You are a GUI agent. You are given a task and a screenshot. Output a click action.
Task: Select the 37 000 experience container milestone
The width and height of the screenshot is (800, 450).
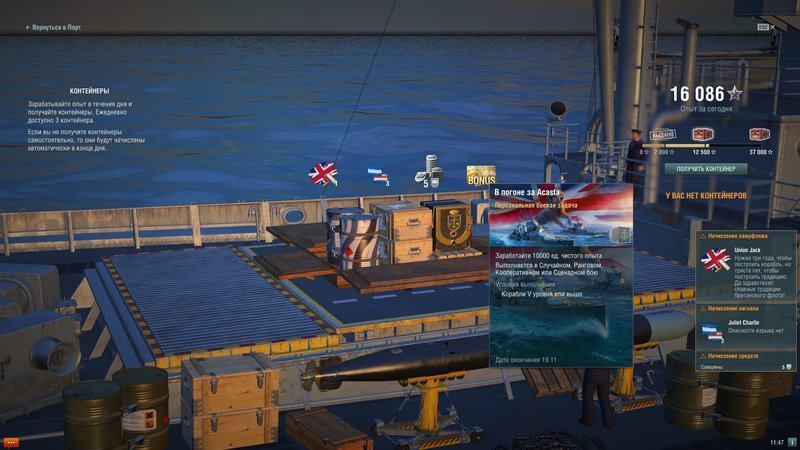click(759, 135)
